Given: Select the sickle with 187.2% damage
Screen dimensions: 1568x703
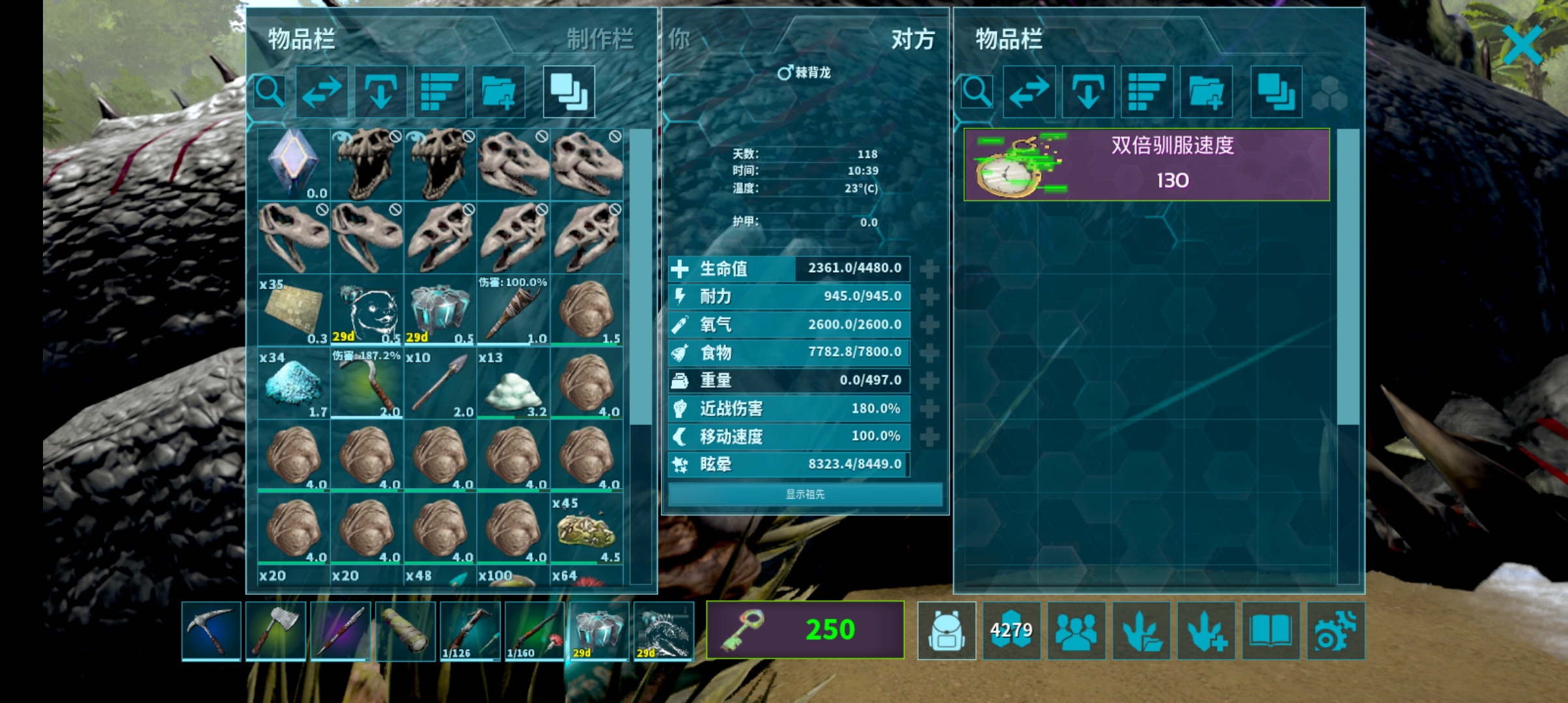Looking at the screenshot, I should pyautogui.click(x=367, y=383).
